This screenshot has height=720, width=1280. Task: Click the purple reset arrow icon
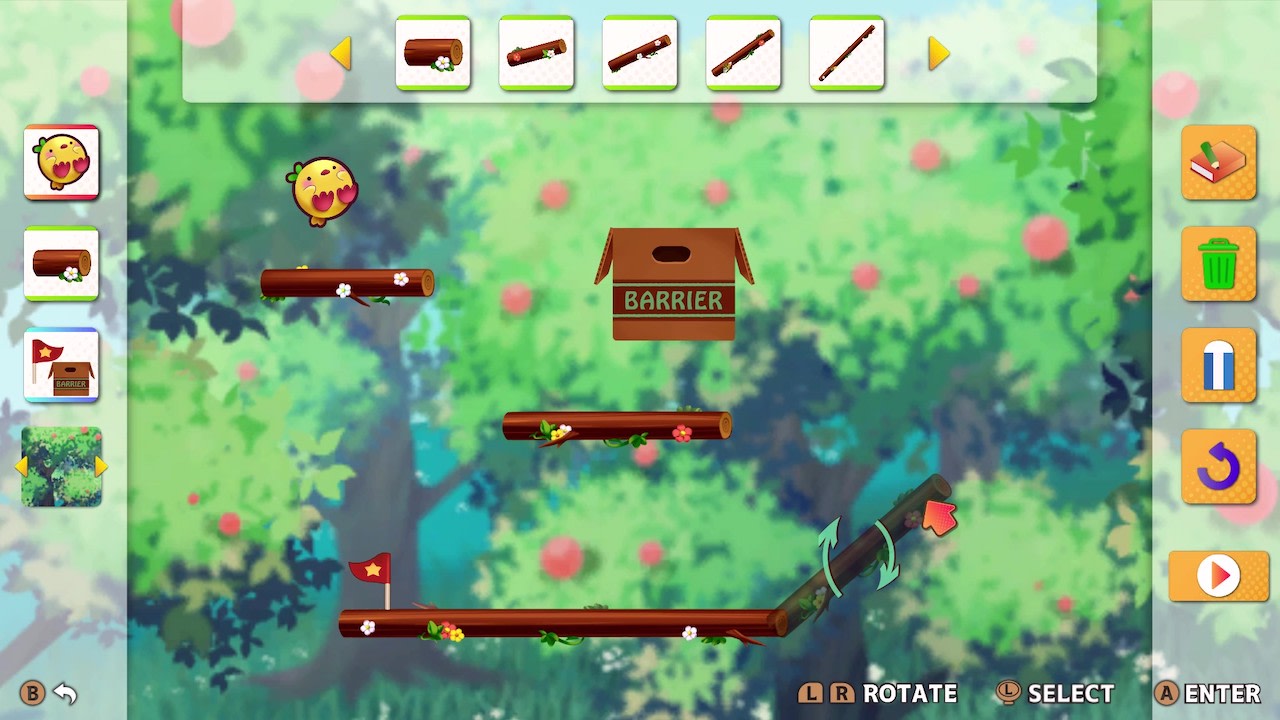tap(1218, 467)
